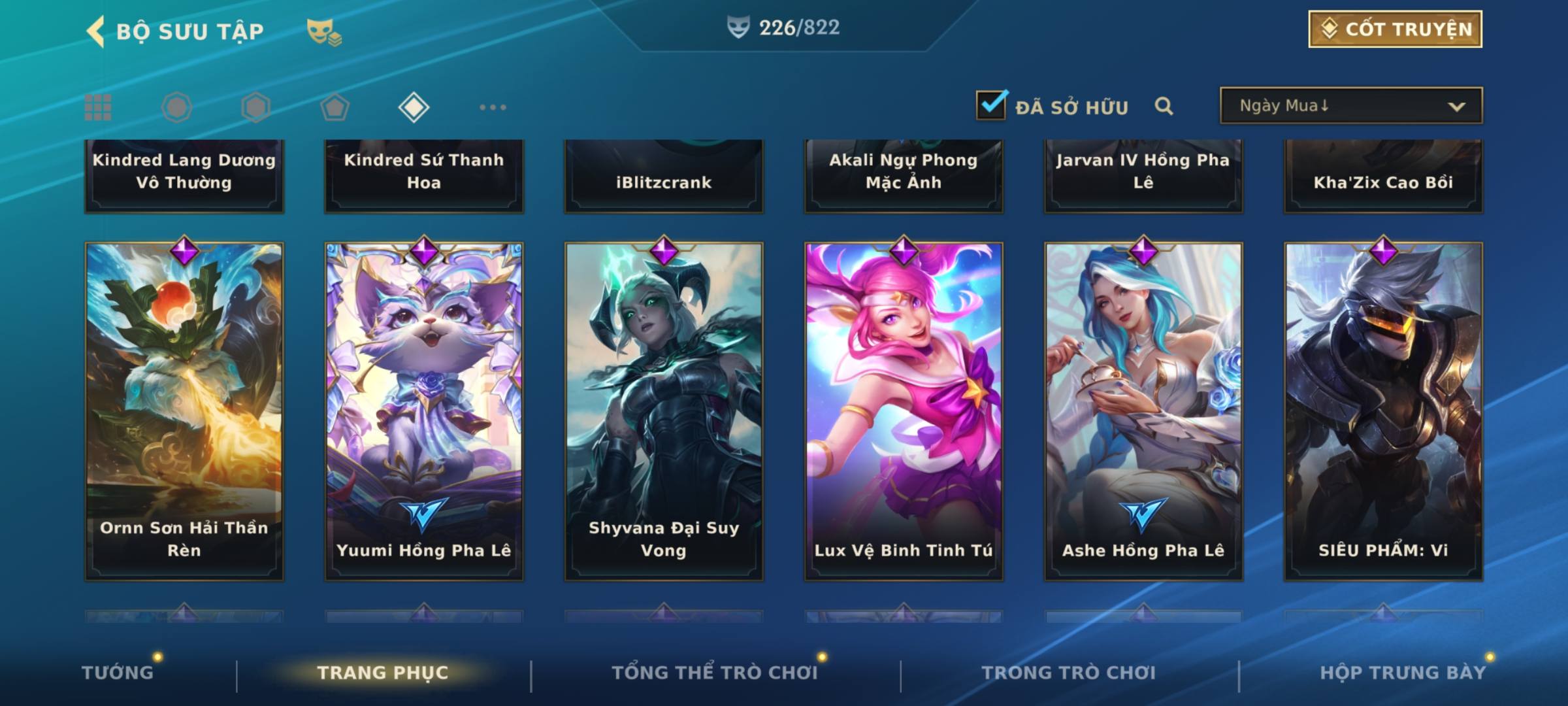1568x706 pixels.
Task: Show more filters via three dots
Action: 493,107
